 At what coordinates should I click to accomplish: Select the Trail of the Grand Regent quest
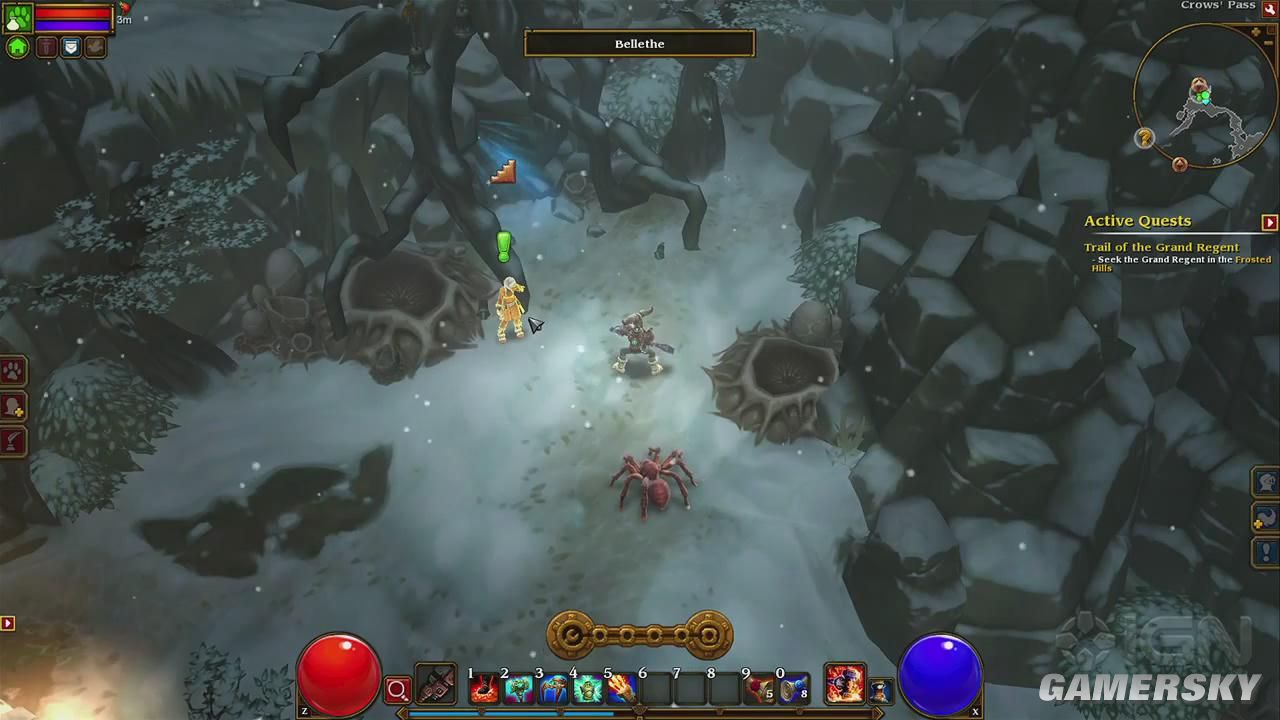[1161, 247]
